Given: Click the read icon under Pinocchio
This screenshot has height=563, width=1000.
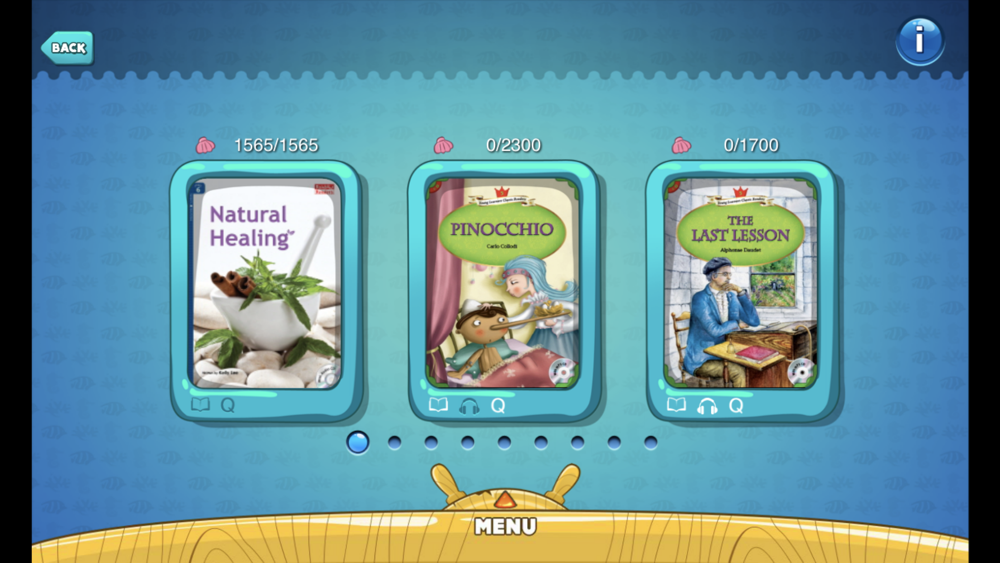Looking at the screenshot, I should (438, 405).
